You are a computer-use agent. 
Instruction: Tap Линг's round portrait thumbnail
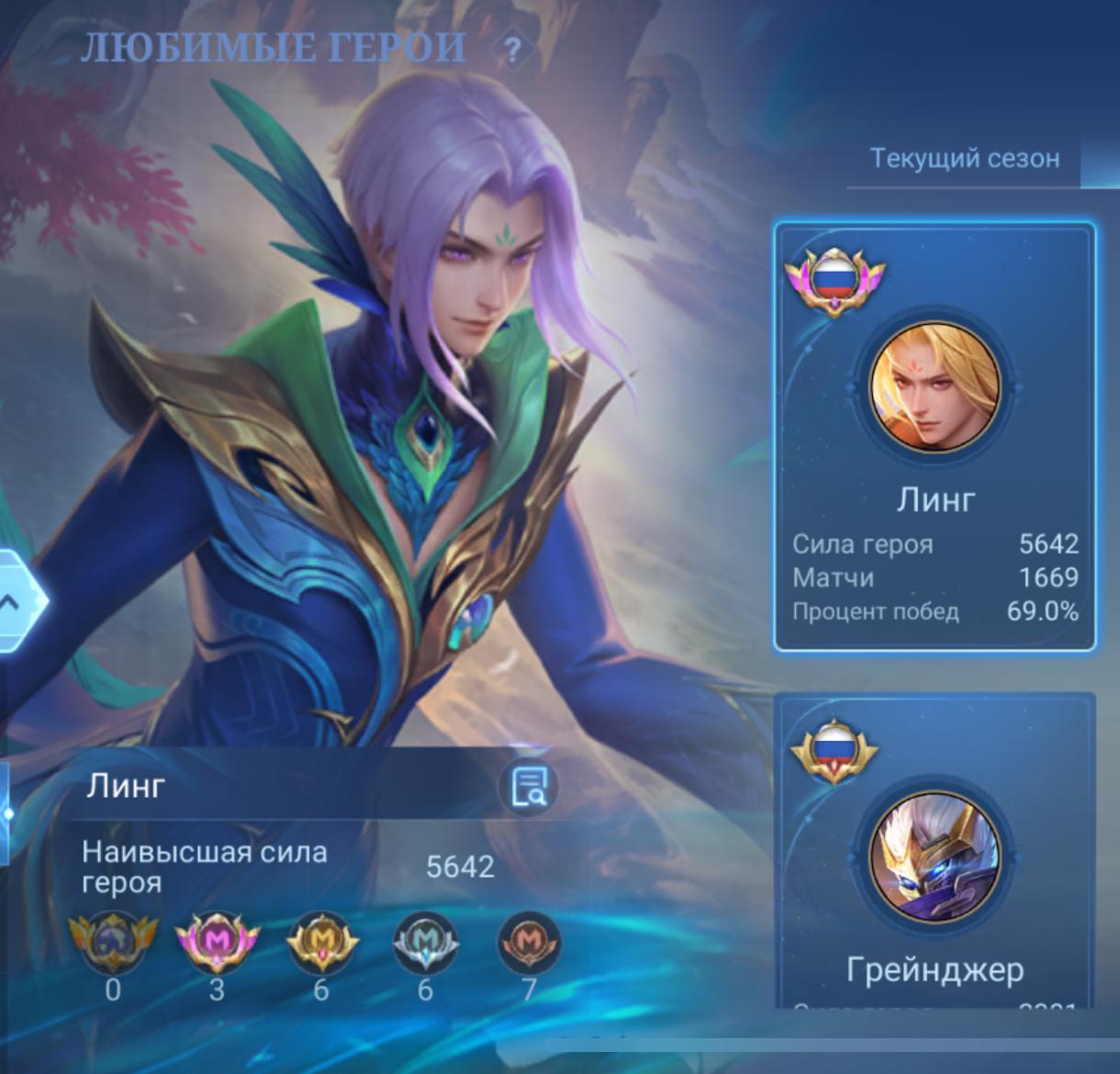click(935, 386)
